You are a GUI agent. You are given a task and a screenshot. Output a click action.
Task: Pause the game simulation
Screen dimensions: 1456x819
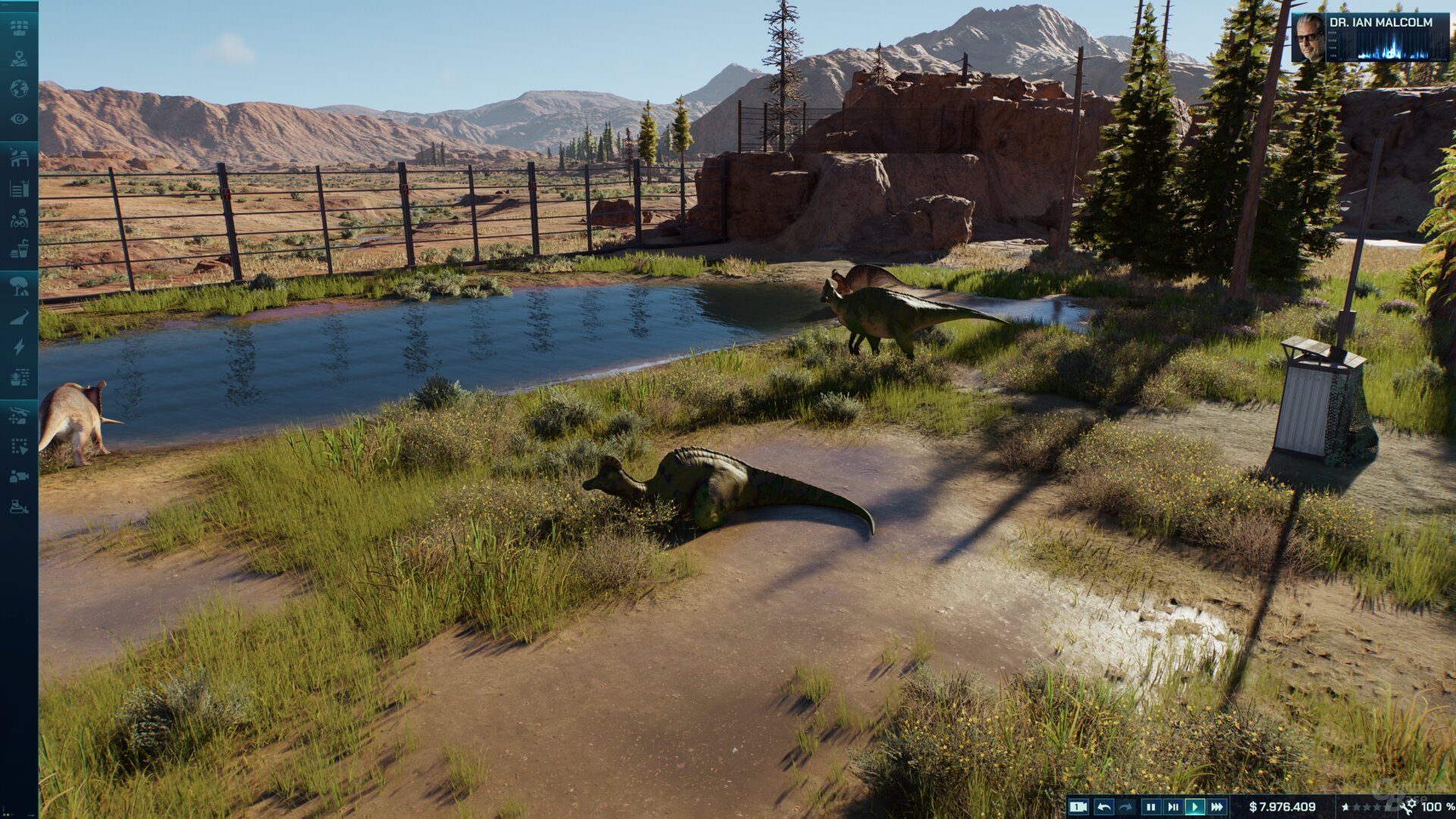[1150, 807]
